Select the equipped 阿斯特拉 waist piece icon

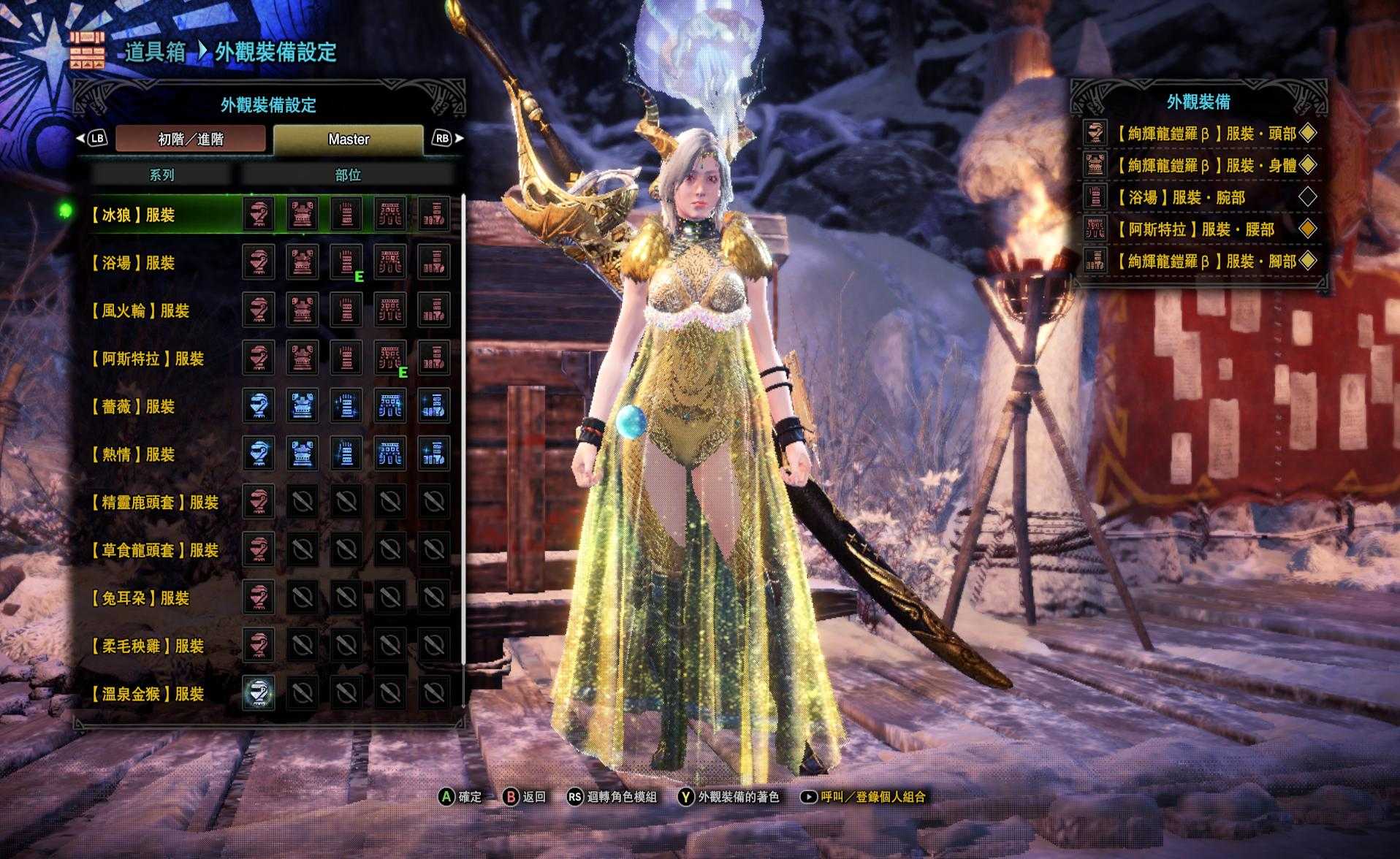point(390,358)
